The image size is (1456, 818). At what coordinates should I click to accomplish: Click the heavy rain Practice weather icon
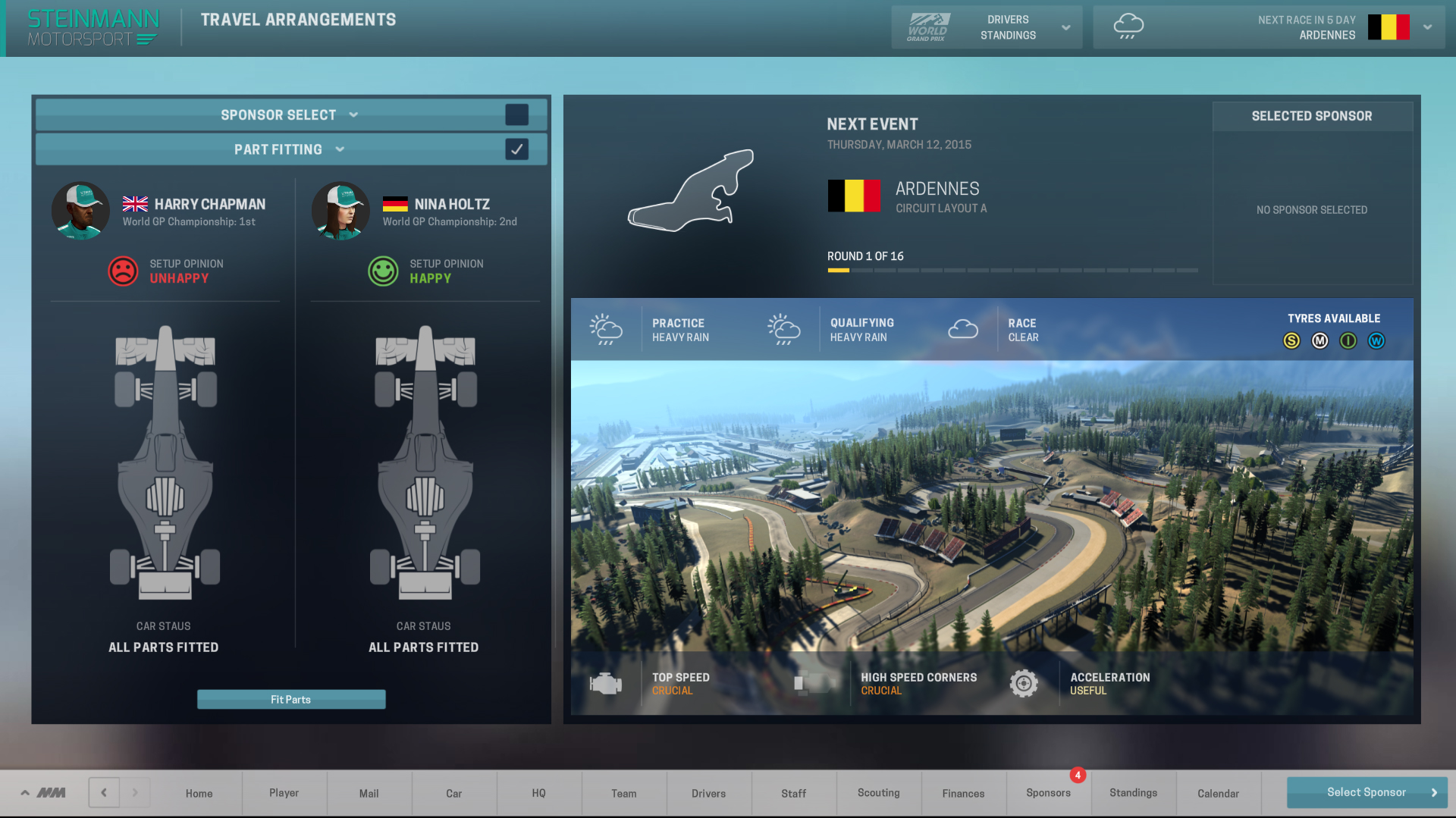point(606,329)
